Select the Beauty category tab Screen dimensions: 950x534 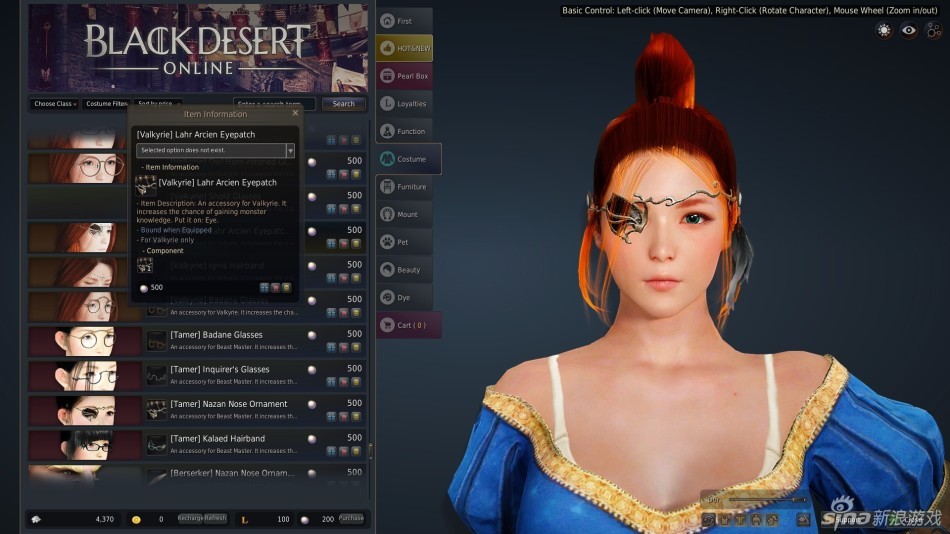click(404, 270)
